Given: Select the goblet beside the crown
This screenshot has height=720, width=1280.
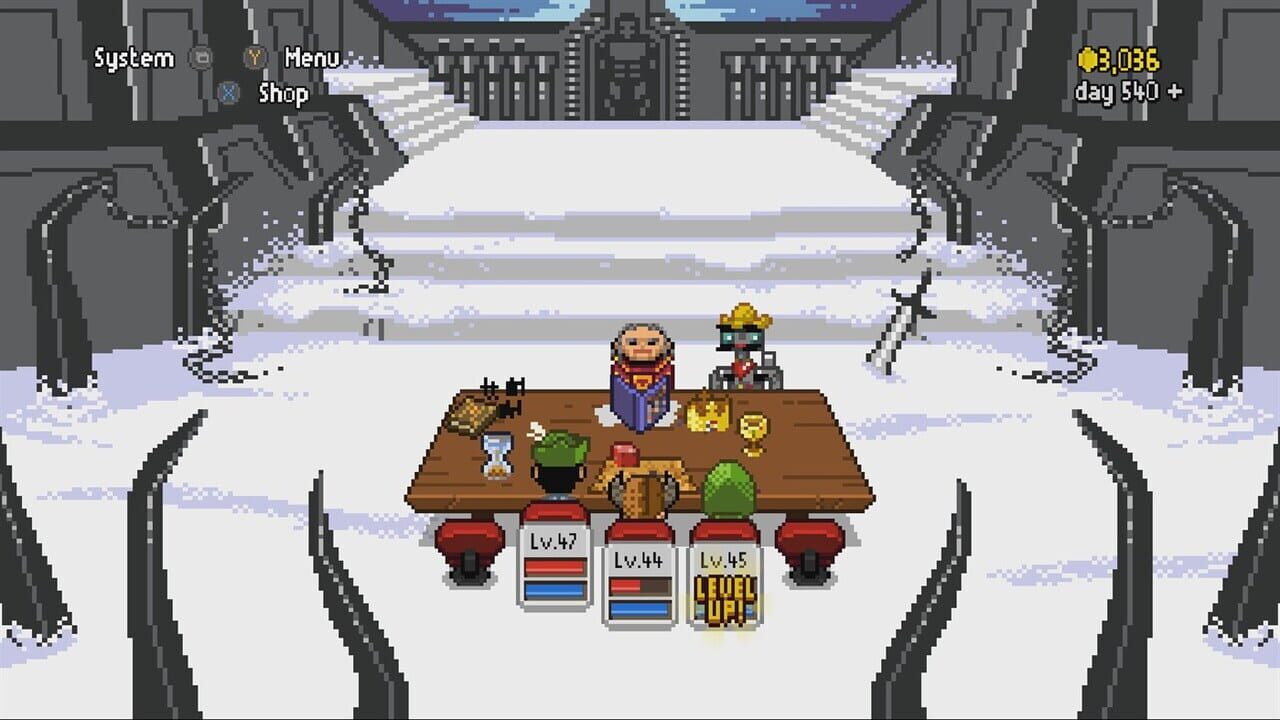Looking at the screenshot, I should [x=752, y=430].
